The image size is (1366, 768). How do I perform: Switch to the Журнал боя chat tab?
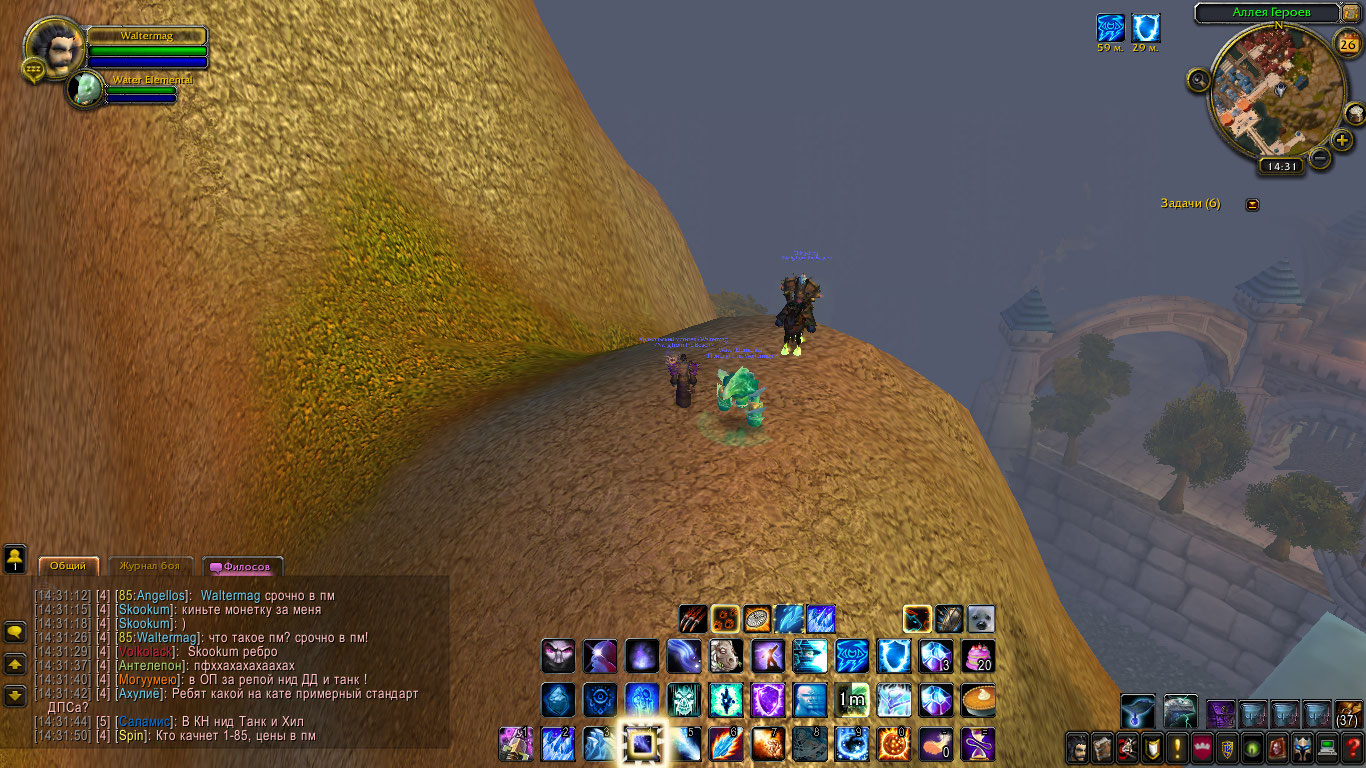pos(150,566)
